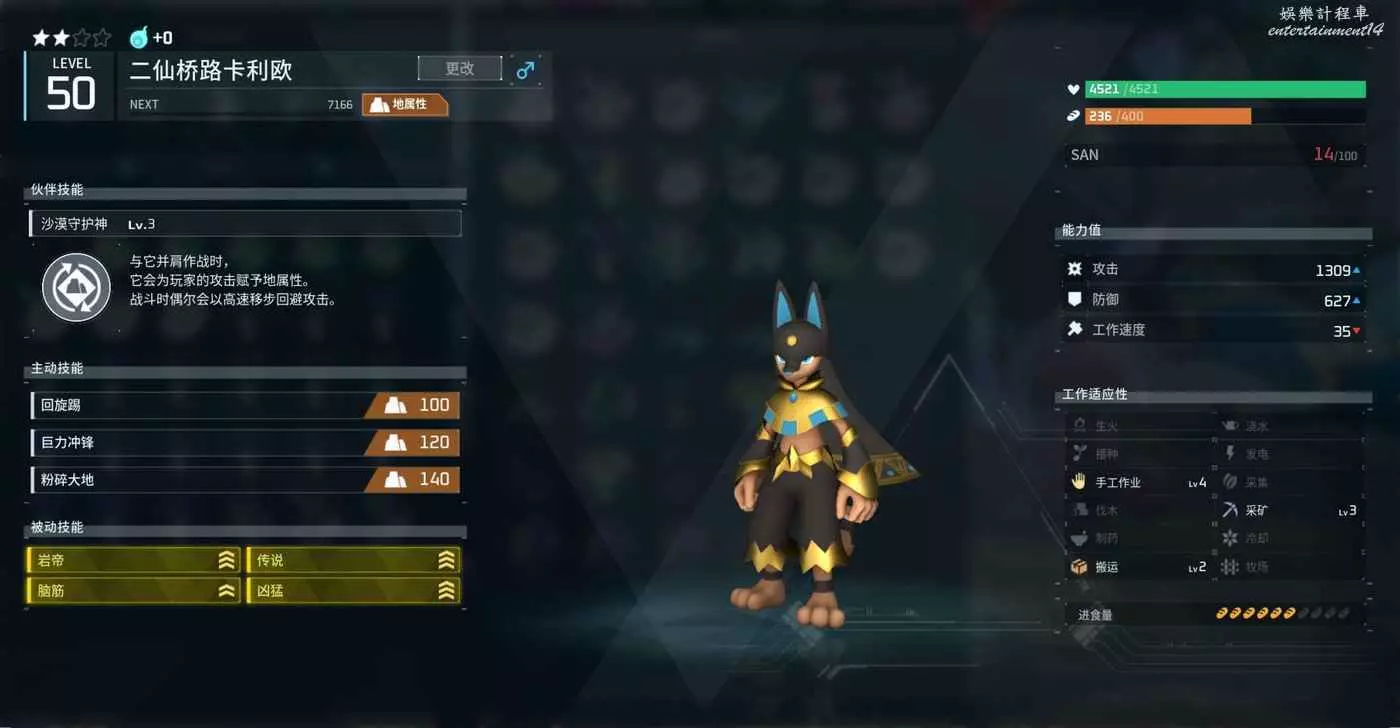Click the 沙漠守护神 partner skill icon
The image size is (1400, 728).
[76, 287]
